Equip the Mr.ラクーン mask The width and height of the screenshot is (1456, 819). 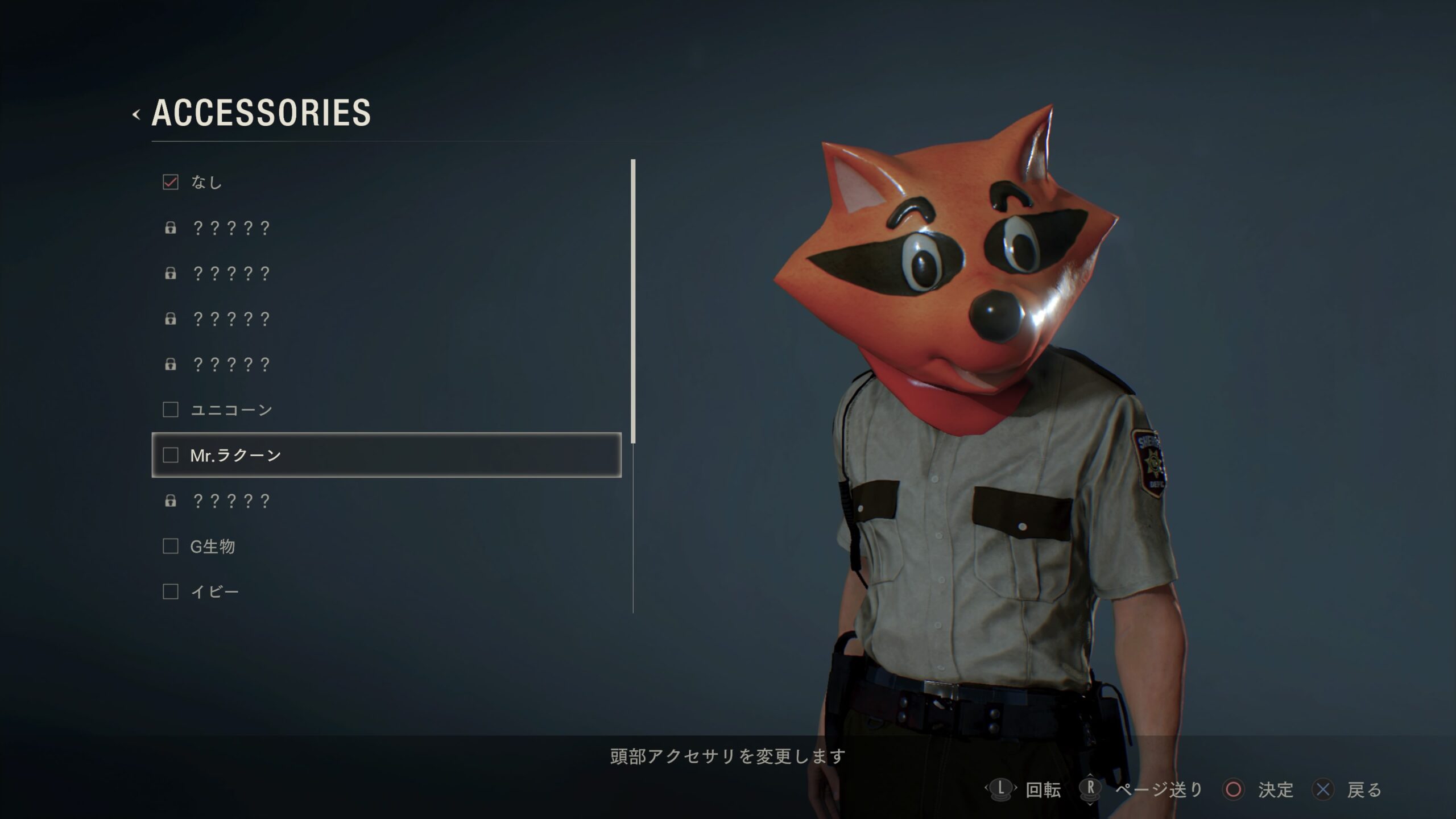pyautogui.click(x=235, y=455)
